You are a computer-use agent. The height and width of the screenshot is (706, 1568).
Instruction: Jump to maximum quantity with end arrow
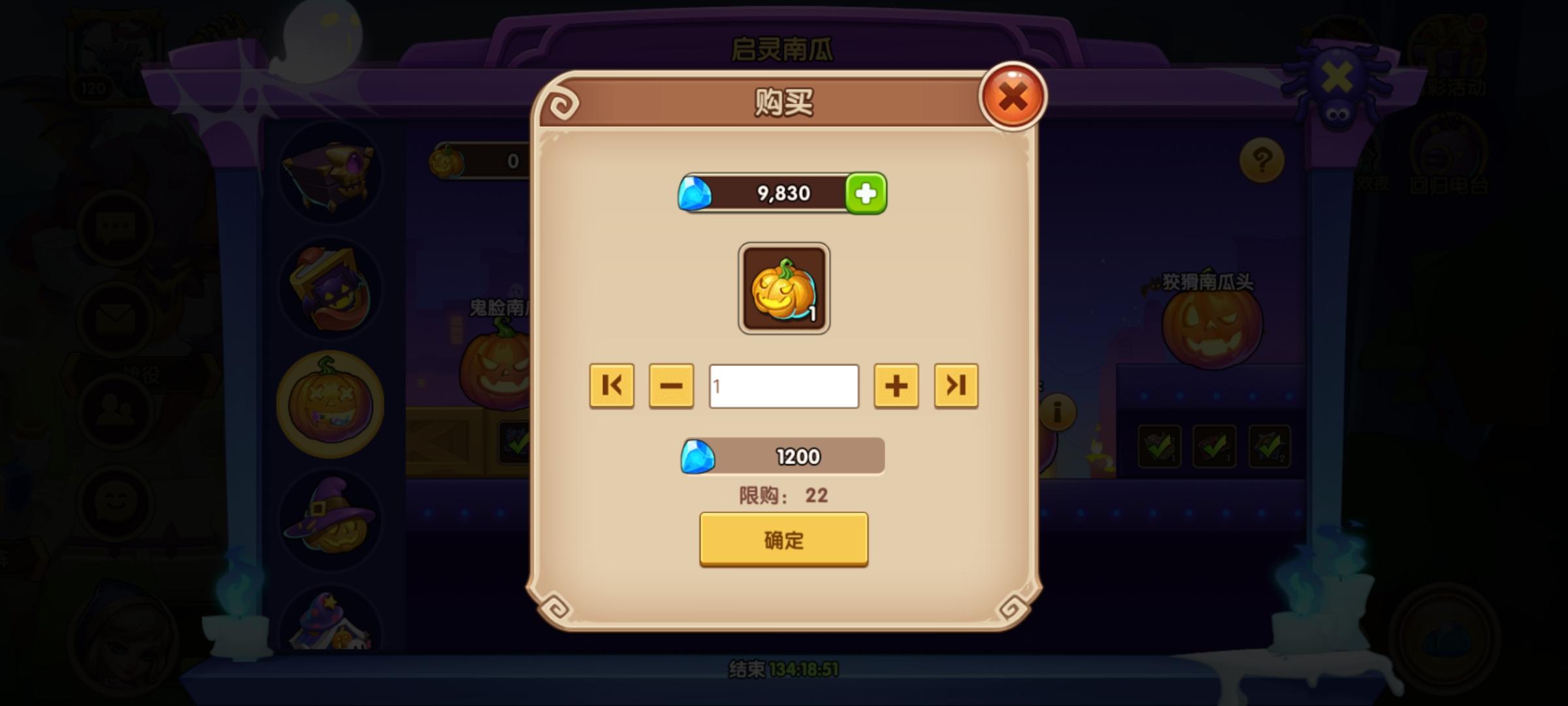[x=956, y=386]
